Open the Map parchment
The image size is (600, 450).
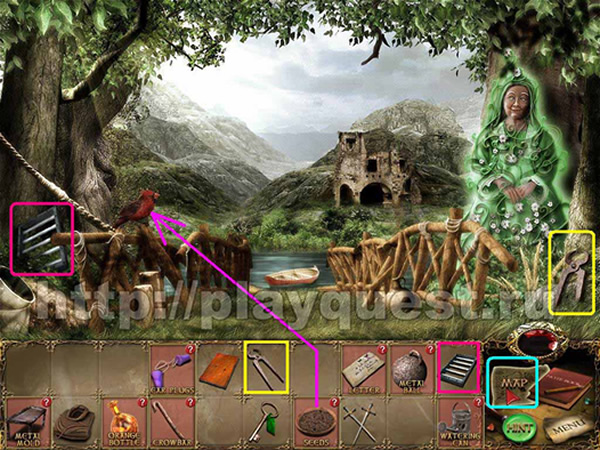click(x=511, y=381)
